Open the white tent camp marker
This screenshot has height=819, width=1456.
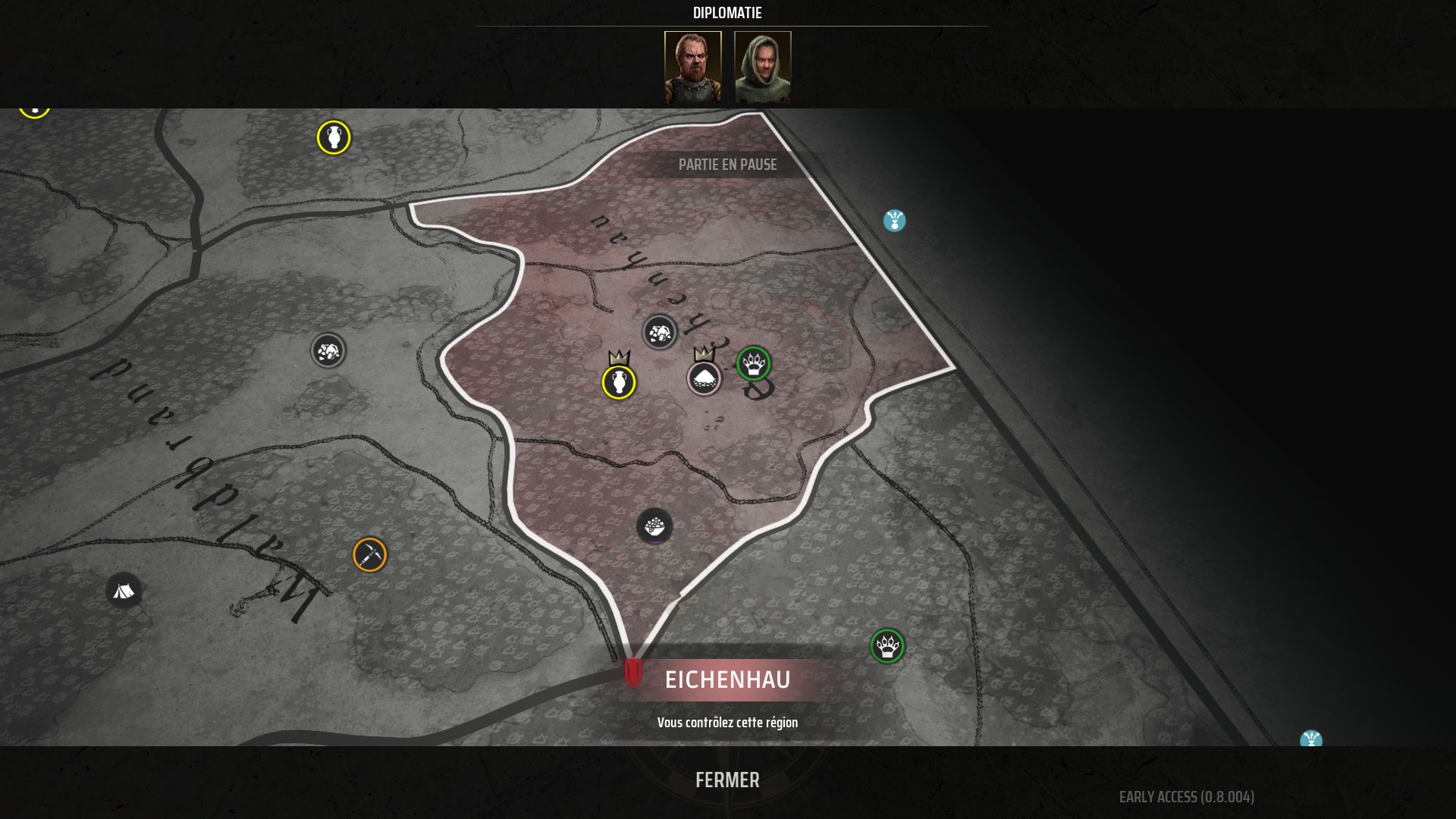coord(124,591)
